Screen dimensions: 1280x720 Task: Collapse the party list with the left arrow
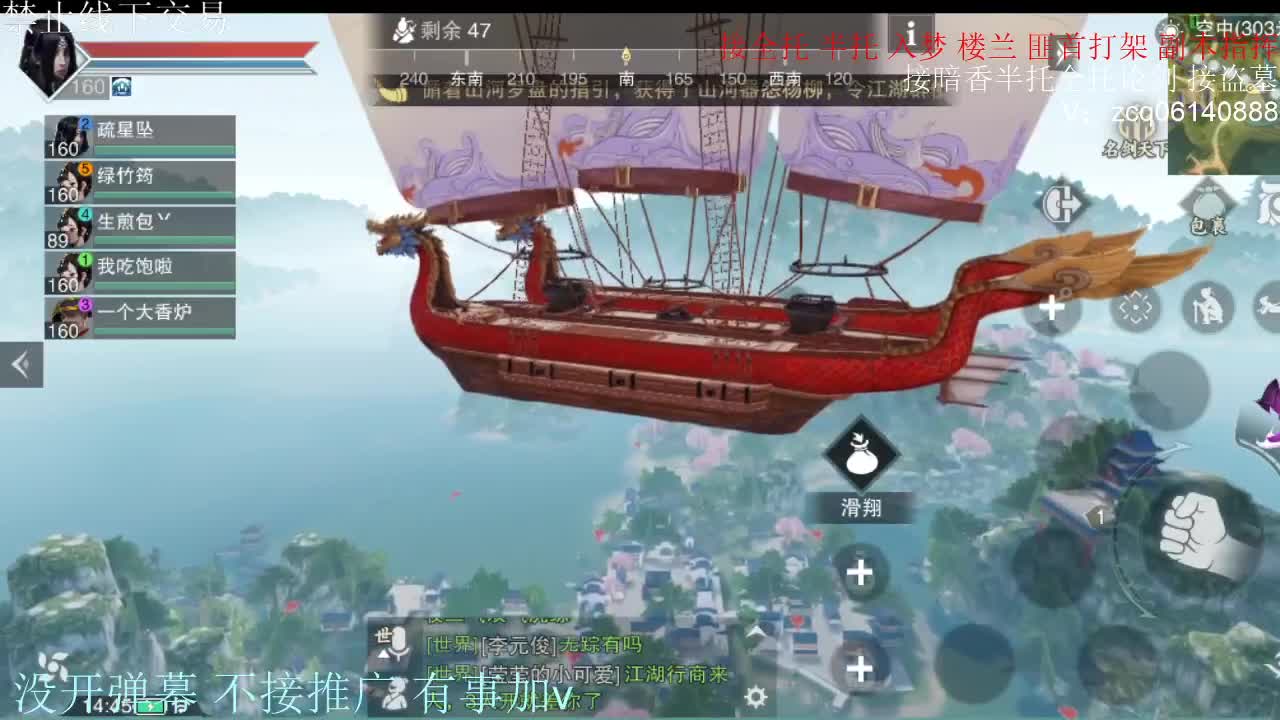point(20,364)
